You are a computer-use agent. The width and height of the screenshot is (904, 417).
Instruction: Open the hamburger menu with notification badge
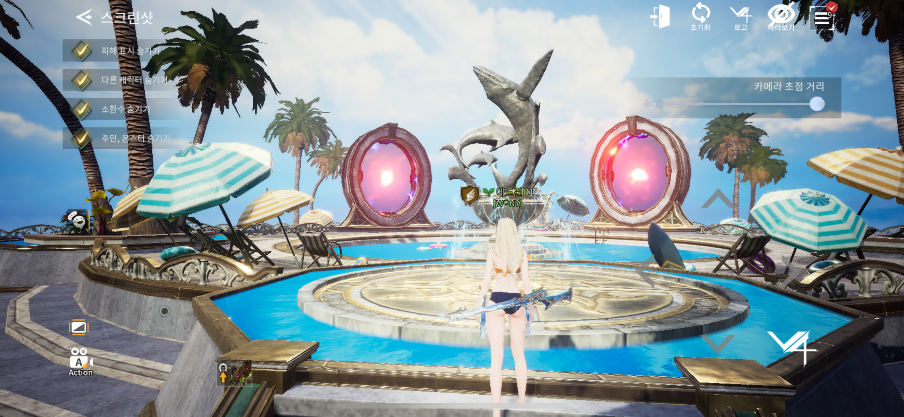(x=822, y=15)
